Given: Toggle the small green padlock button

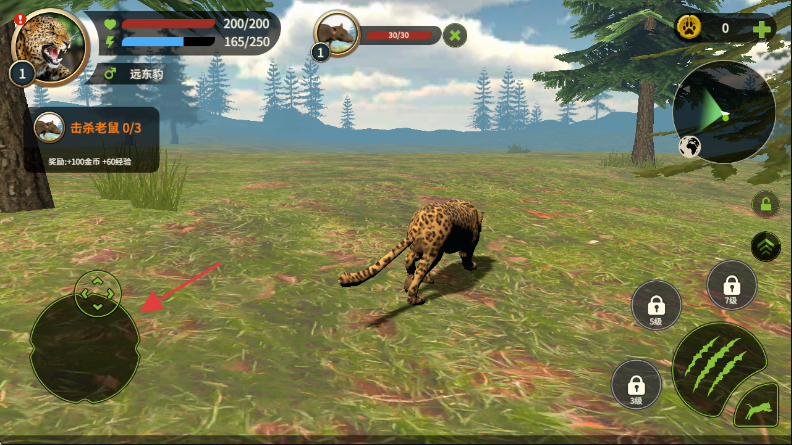Looking at the screenshot, I should [x=766, y=204].
